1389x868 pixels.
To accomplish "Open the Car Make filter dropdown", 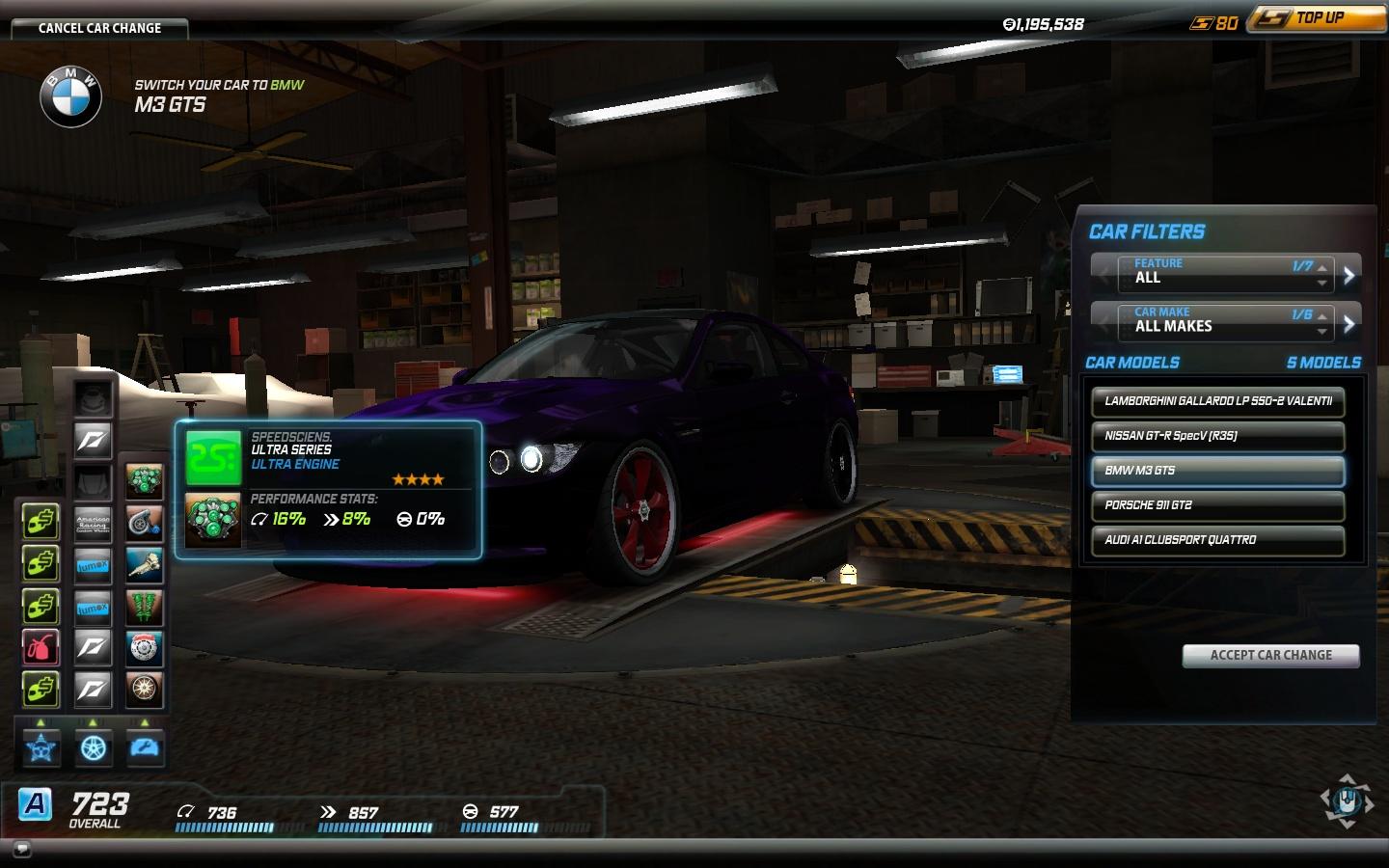I will pyautogui.click(x=1225, y=321).
